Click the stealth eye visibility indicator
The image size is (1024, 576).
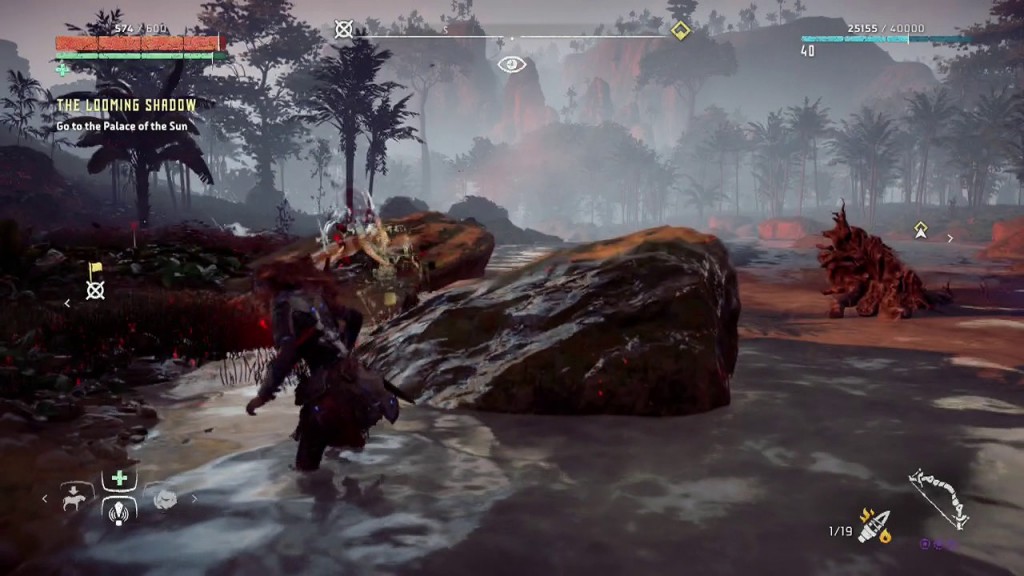[x=512, y=65]
